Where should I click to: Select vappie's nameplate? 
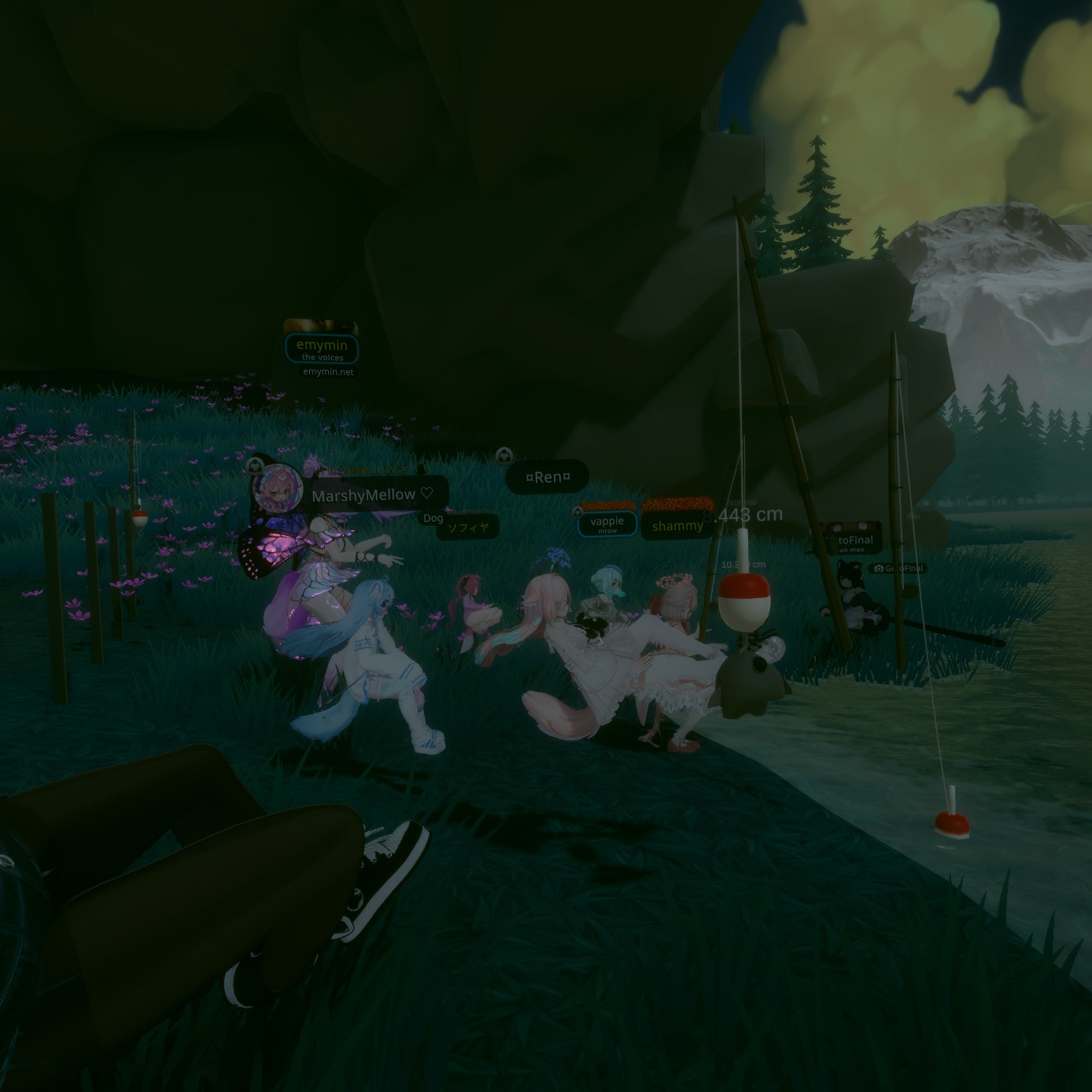607,523
